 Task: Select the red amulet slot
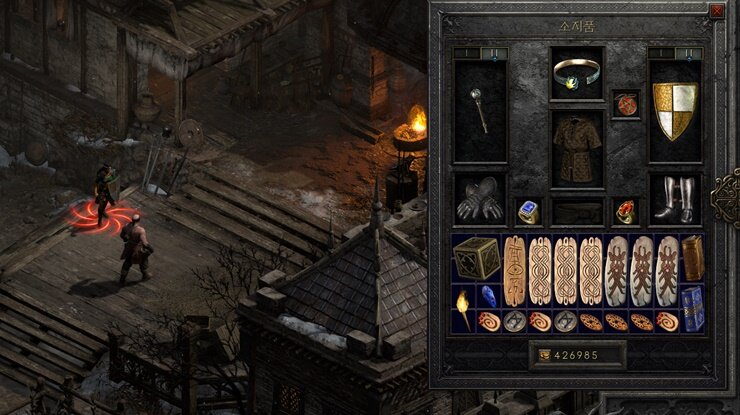[x=626, y=104]
